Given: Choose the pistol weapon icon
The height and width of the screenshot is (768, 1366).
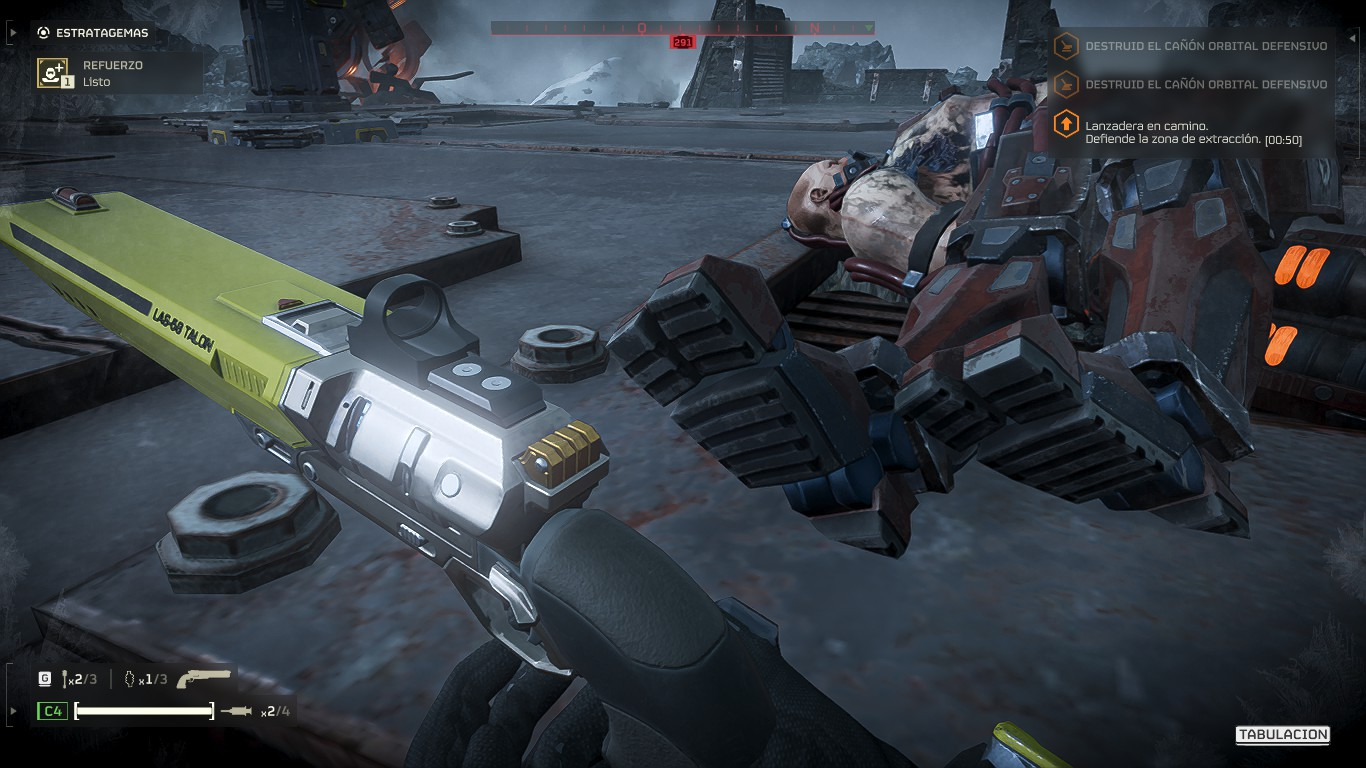Looking at the screenshot, I should point(203,679).
